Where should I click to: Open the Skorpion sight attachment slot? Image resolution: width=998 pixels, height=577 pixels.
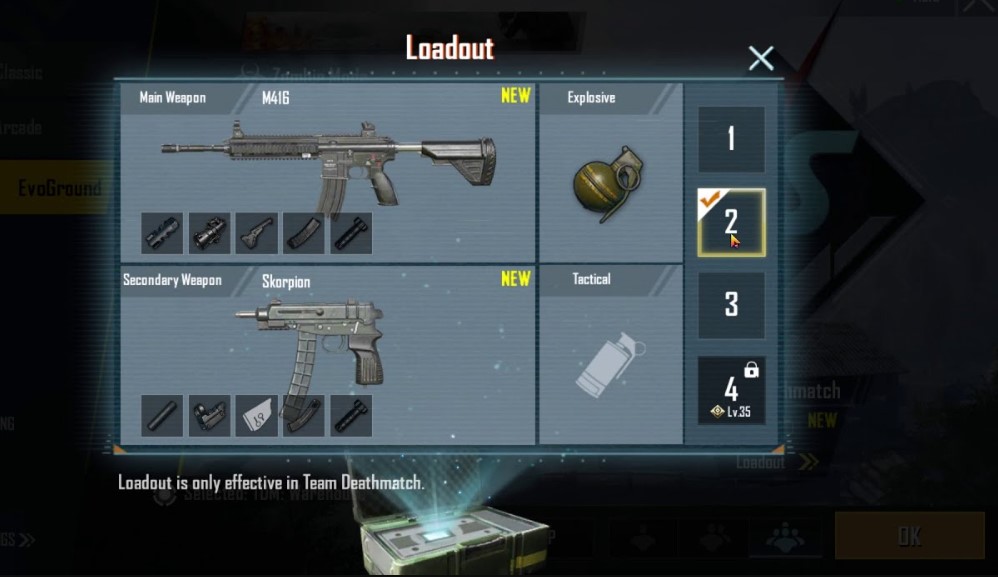(210, 416)
